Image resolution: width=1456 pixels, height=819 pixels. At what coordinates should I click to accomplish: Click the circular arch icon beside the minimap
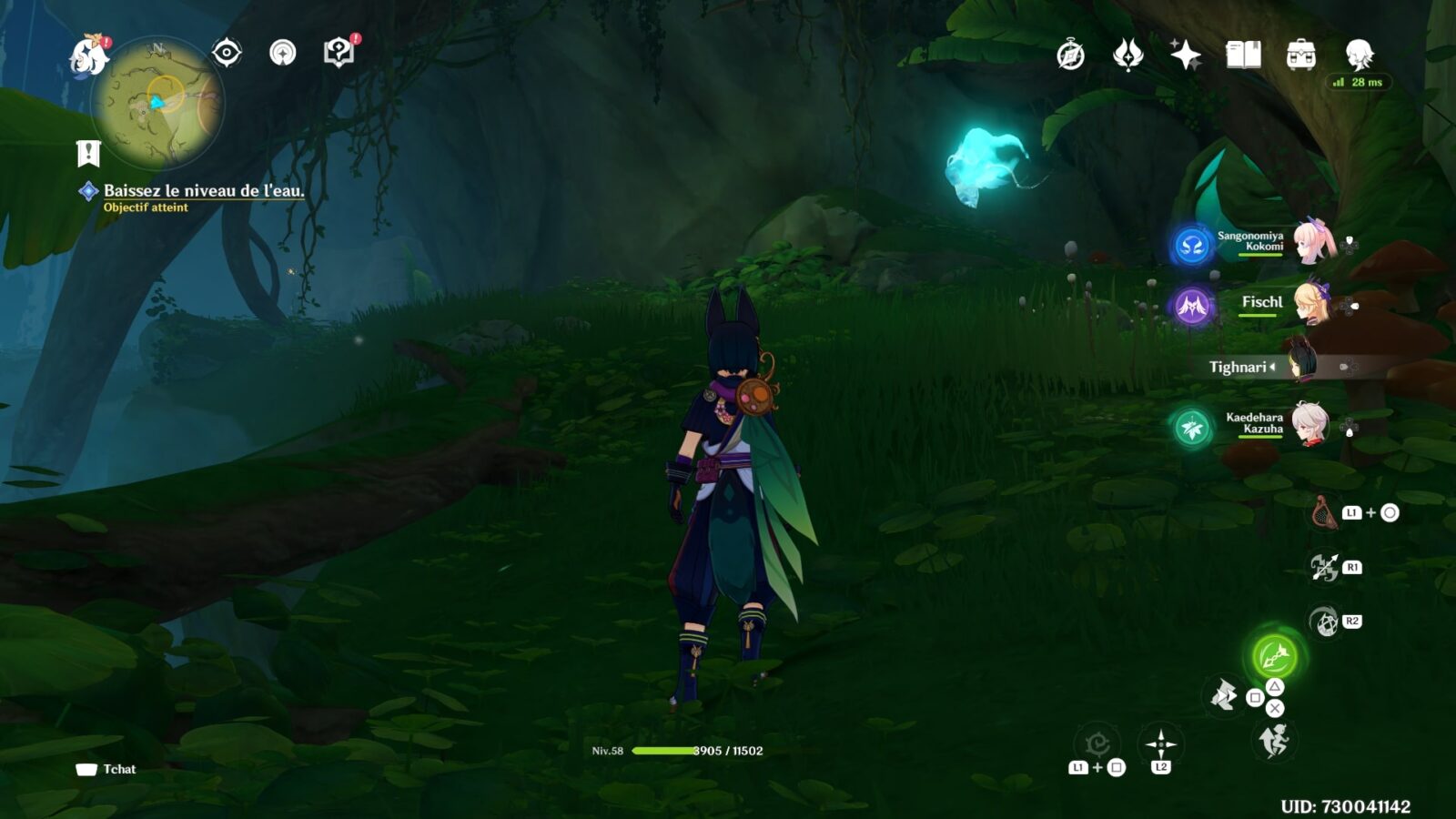[283, 53]
